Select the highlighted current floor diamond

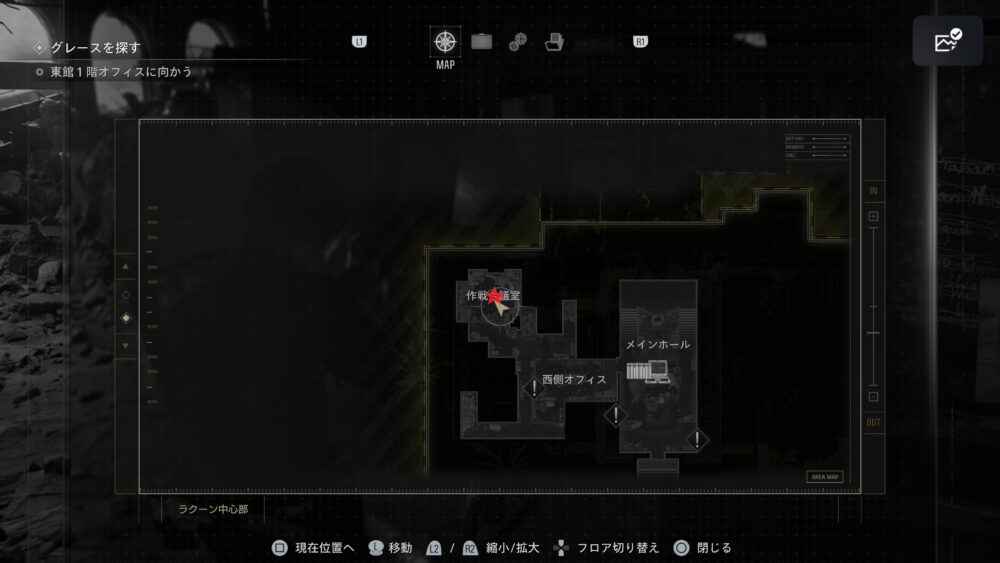click(x=125, y=319)
